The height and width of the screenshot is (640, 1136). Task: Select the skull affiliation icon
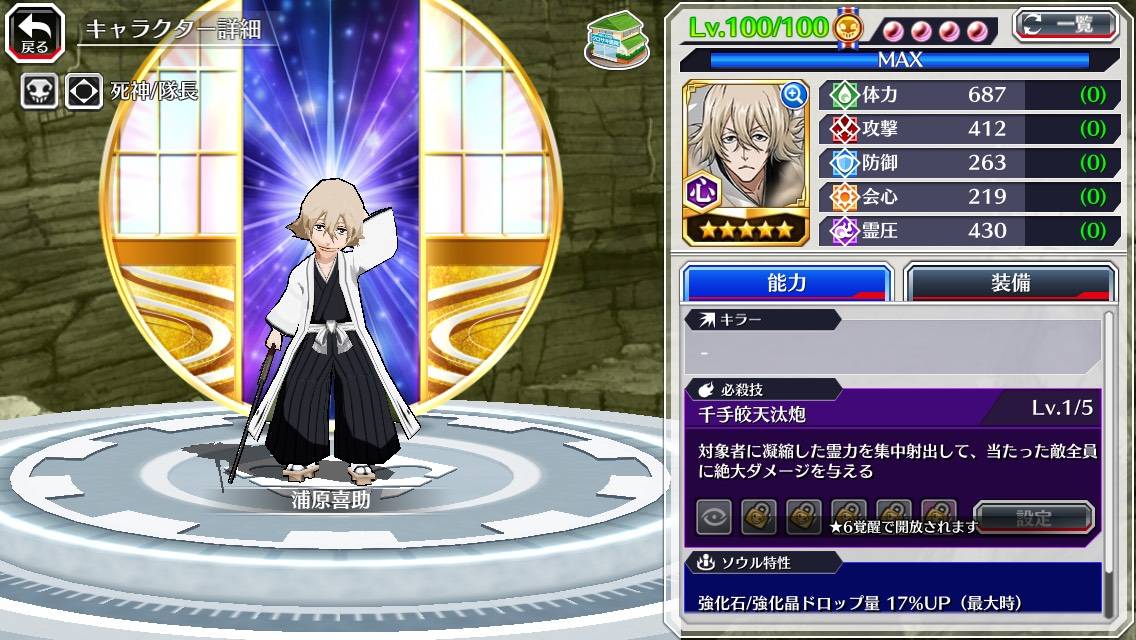(39, 91)
